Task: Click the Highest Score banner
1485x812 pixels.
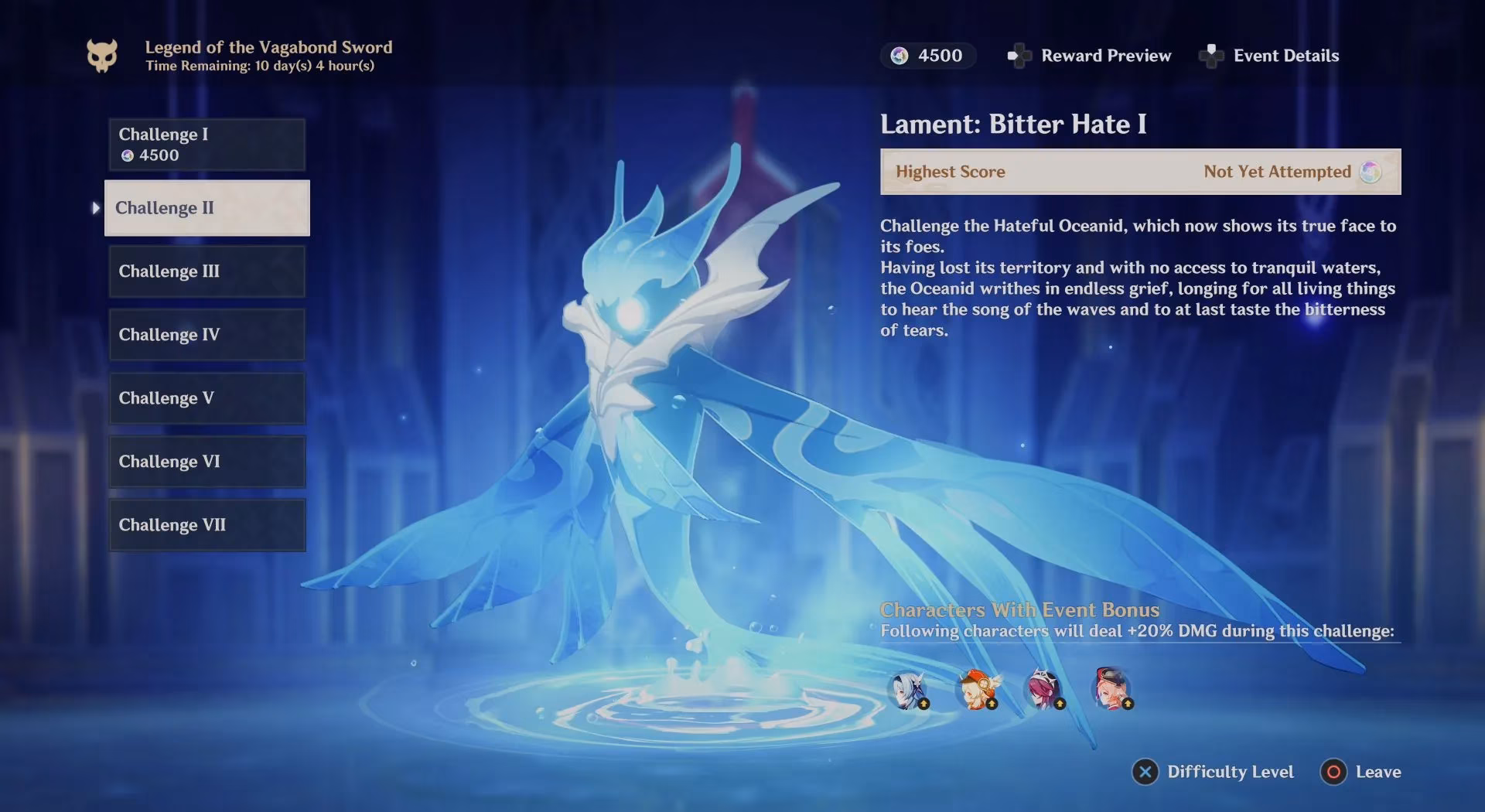Action: point(1141,172)
